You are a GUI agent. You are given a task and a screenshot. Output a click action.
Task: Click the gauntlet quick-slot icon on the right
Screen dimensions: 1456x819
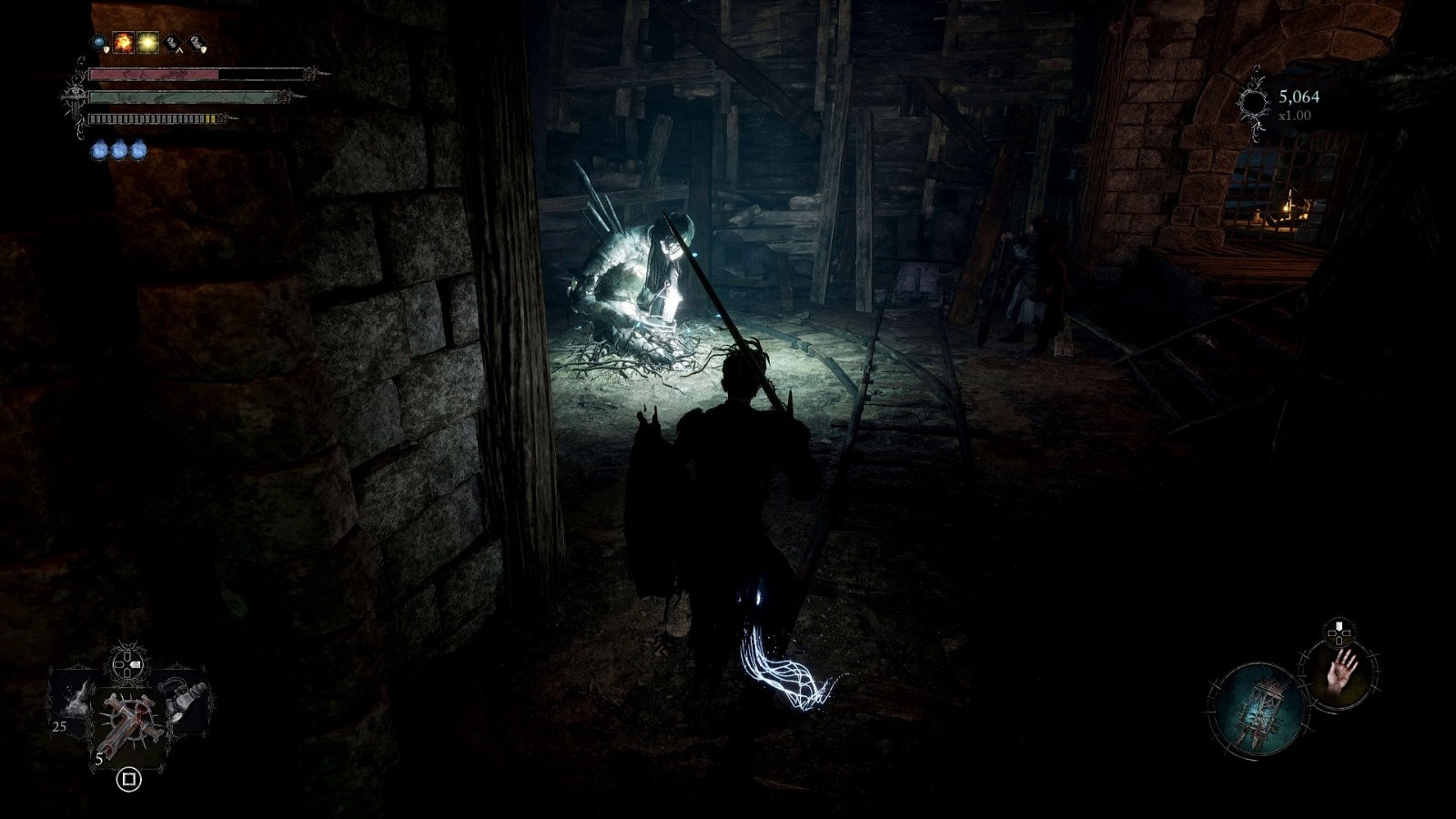pyautogui.click(x=182, y=701)
